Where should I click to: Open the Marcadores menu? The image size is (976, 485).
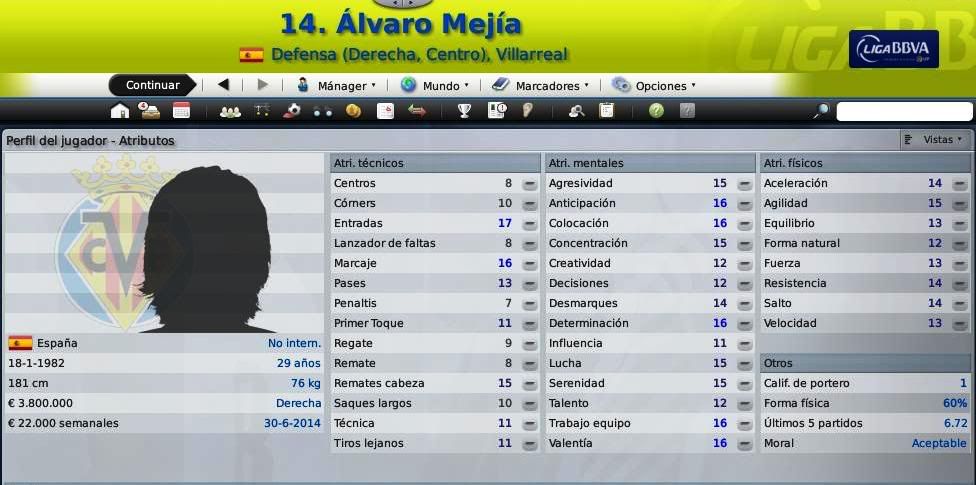(540, 86)
